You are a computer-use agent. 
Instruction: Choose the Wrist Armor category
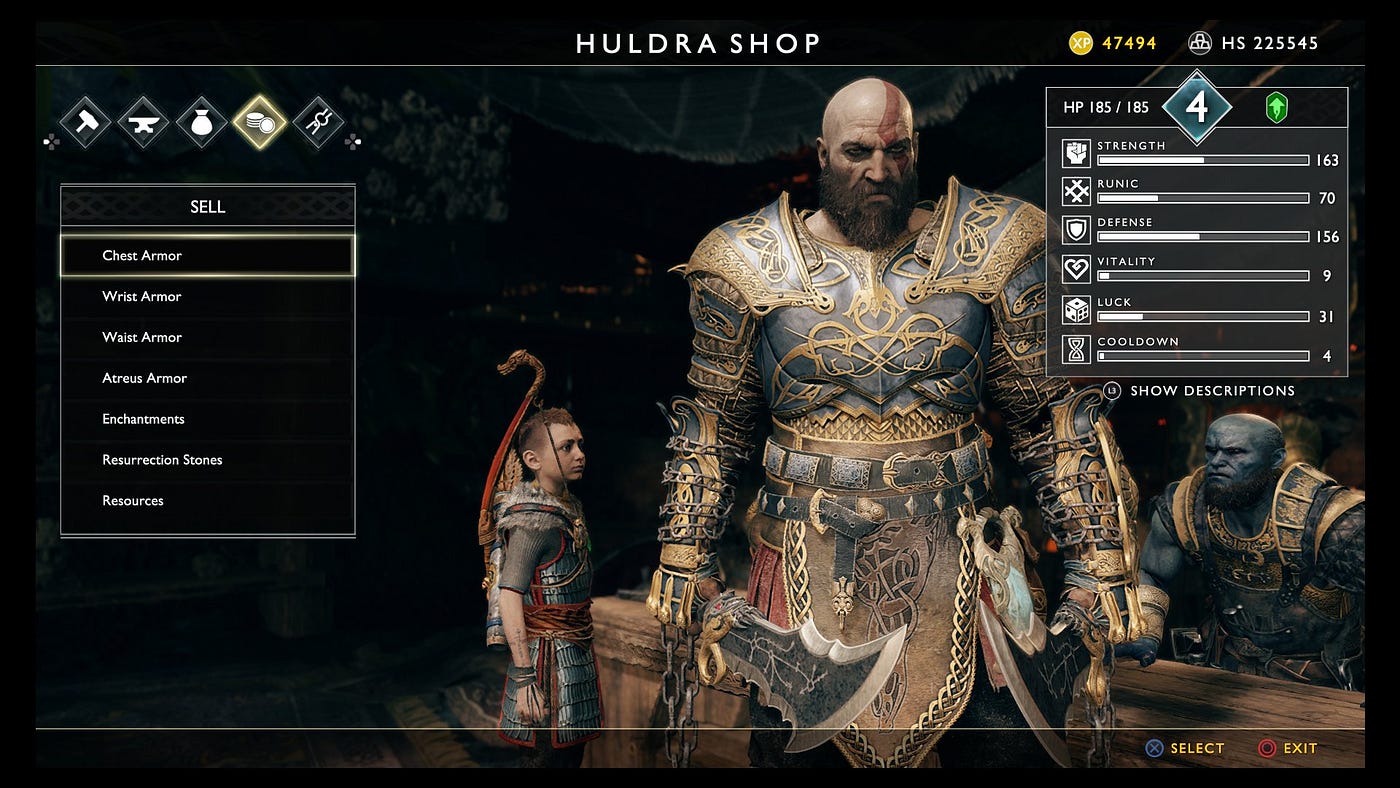(207, 296)
